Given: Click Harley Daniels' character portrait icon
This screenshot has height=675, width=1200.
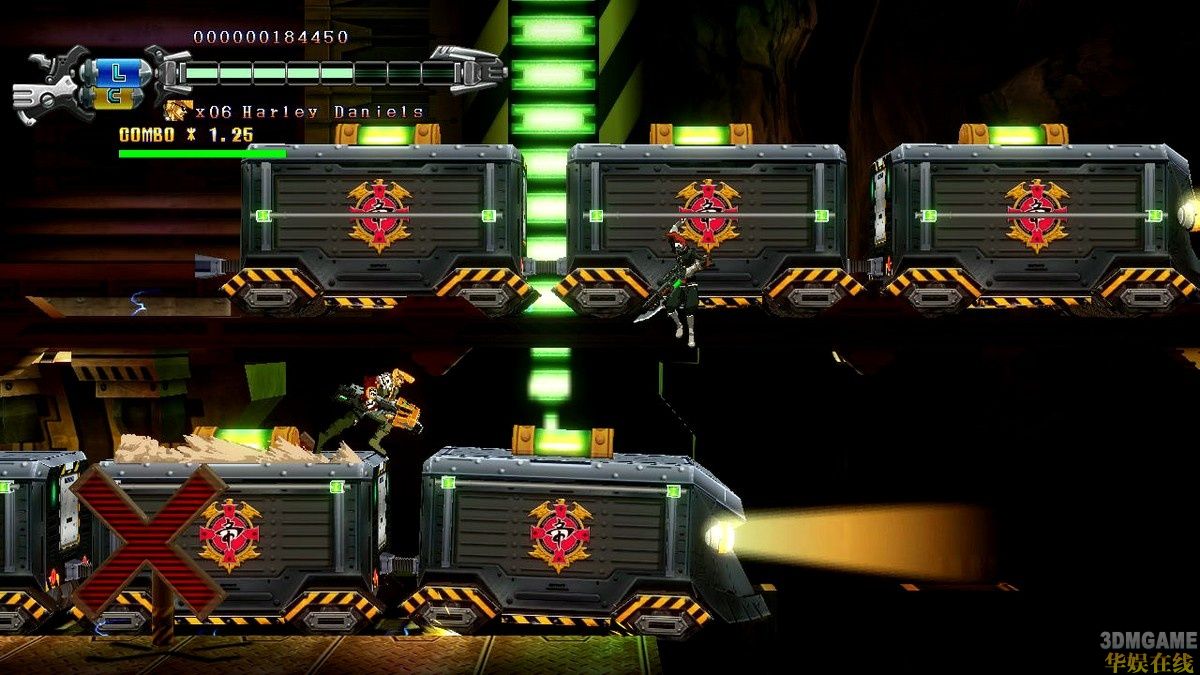Looking at the screenshot, I should coord(178,111).
